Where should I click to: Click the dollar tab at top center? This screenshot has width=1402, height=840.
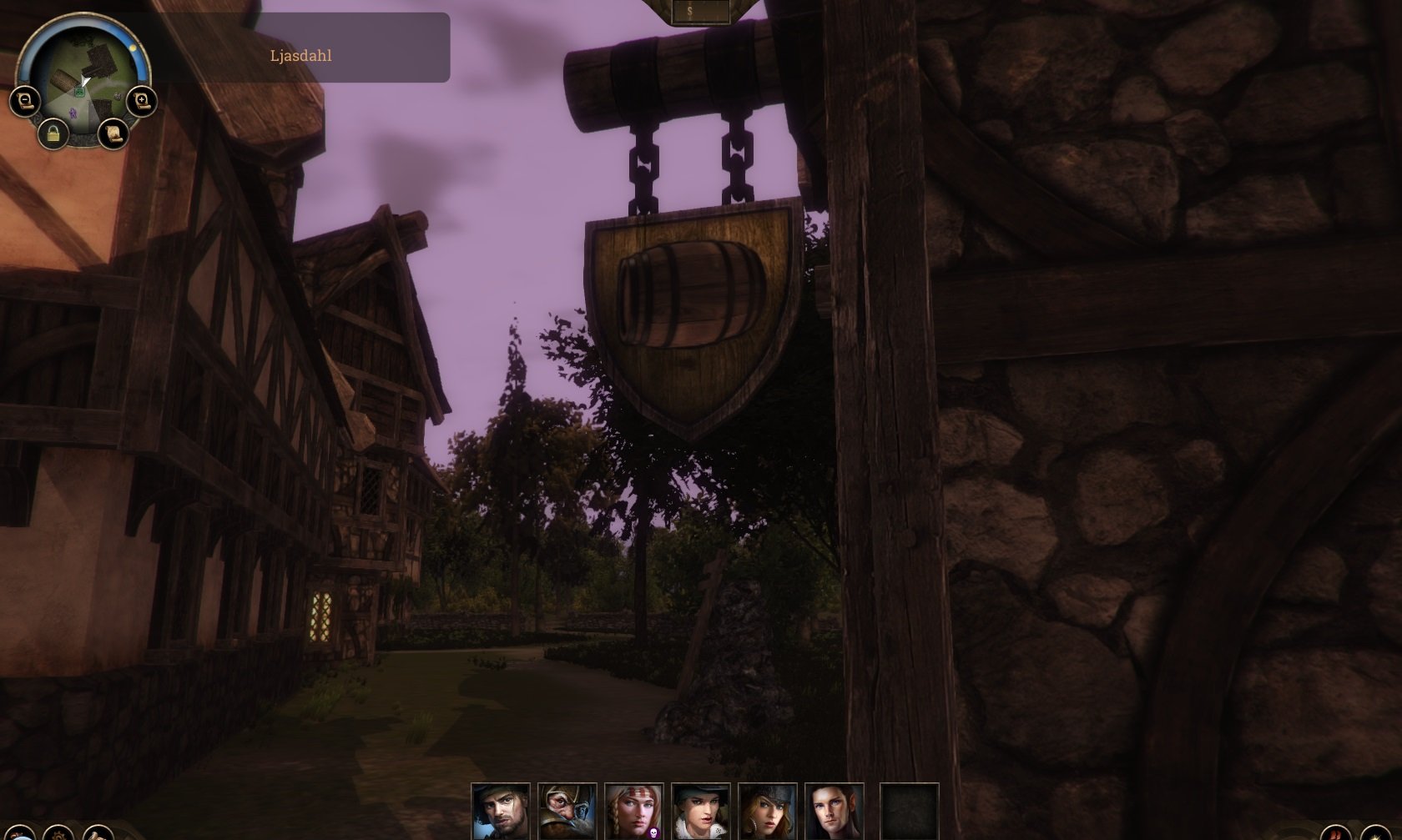pos(689,11)
